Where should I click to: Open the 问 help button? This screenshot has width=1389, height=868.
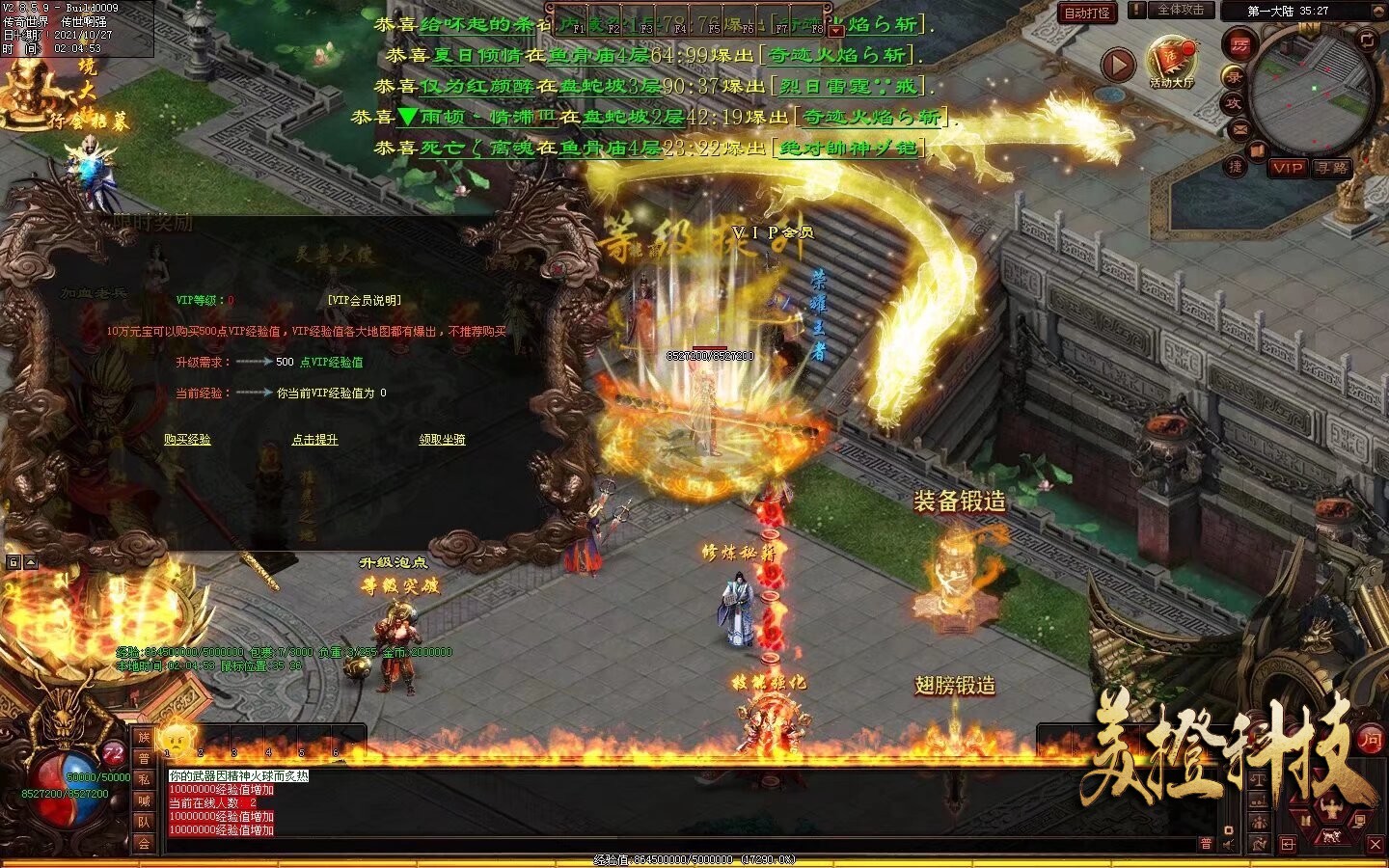click(x=1370, y=741)
